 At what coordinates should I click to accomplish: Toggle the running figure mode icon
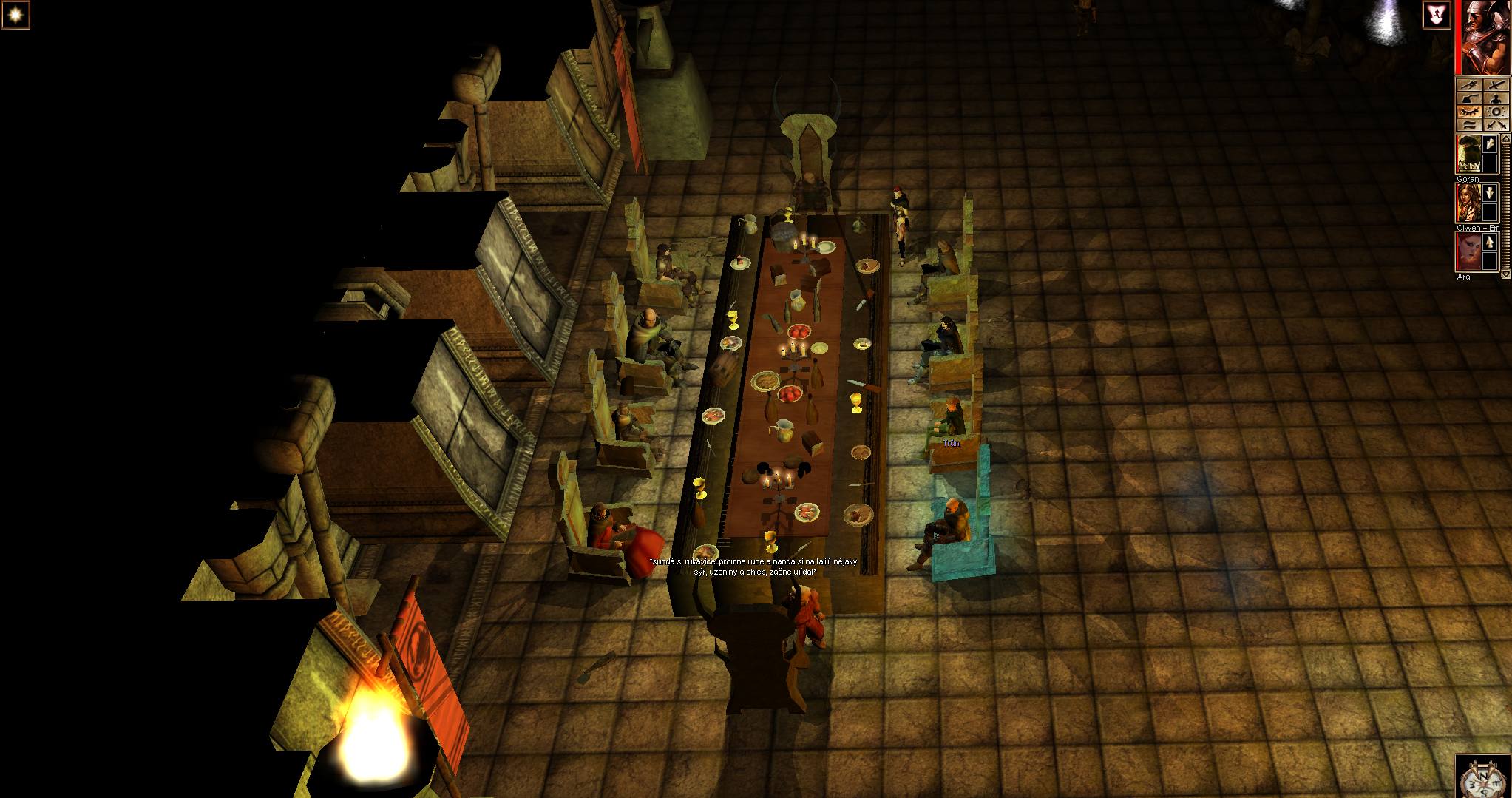[1437, 15]
